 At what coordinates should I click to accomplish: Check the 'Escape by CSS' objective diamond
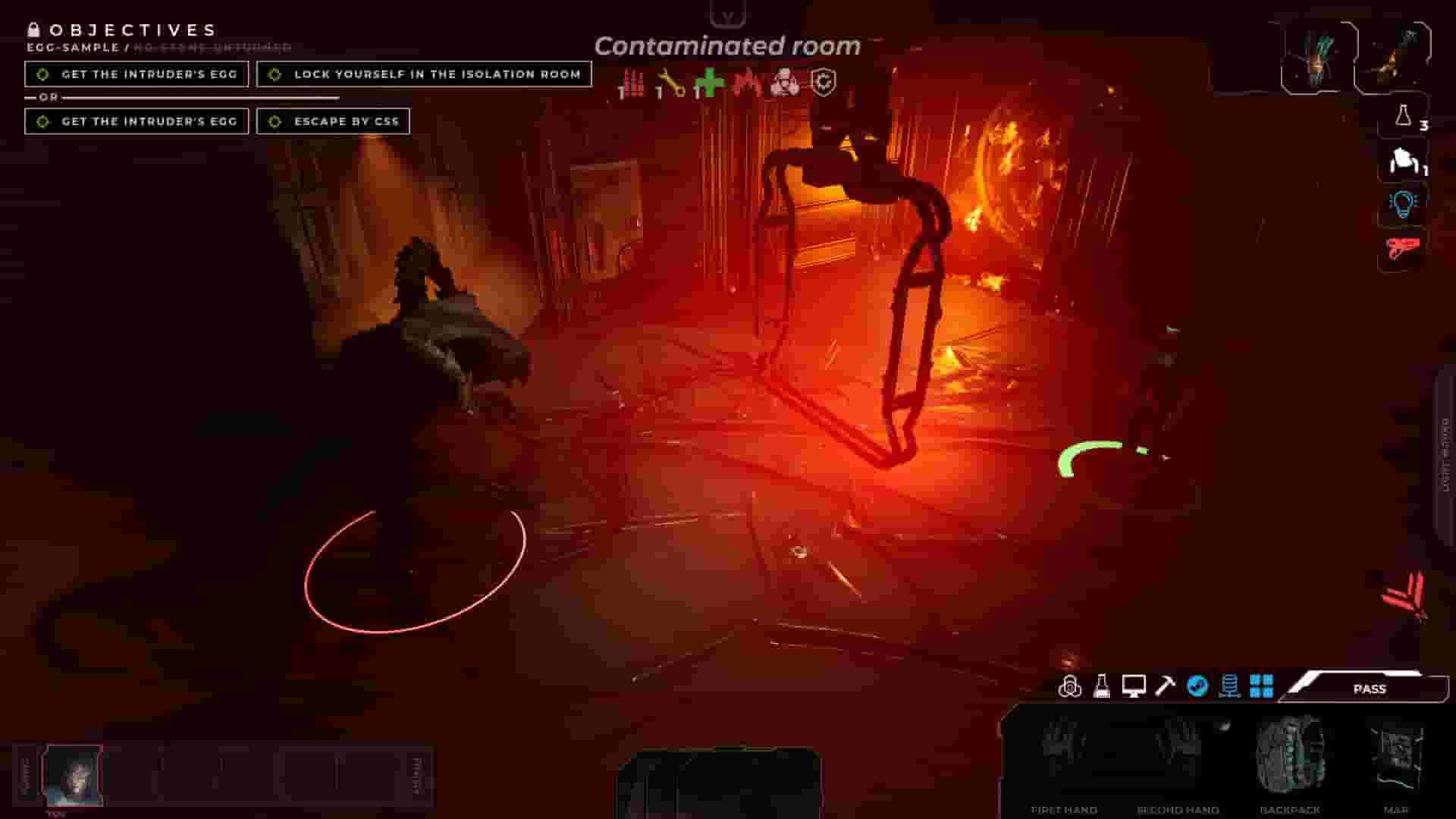pyautogui.click(x=272, y=121)
